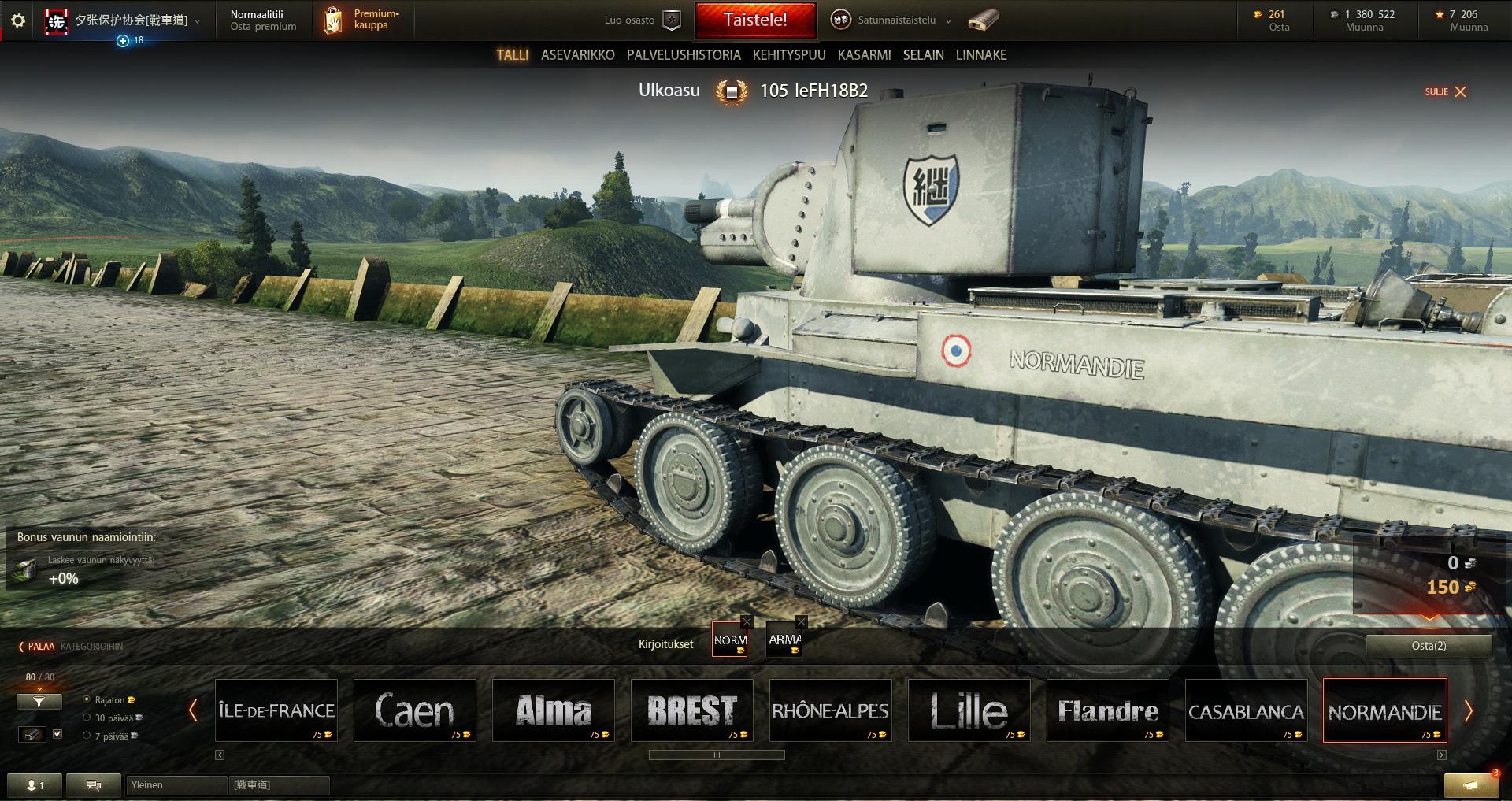Pick the Lille inscription
The image size is (1512, 801).
point(969,710)
